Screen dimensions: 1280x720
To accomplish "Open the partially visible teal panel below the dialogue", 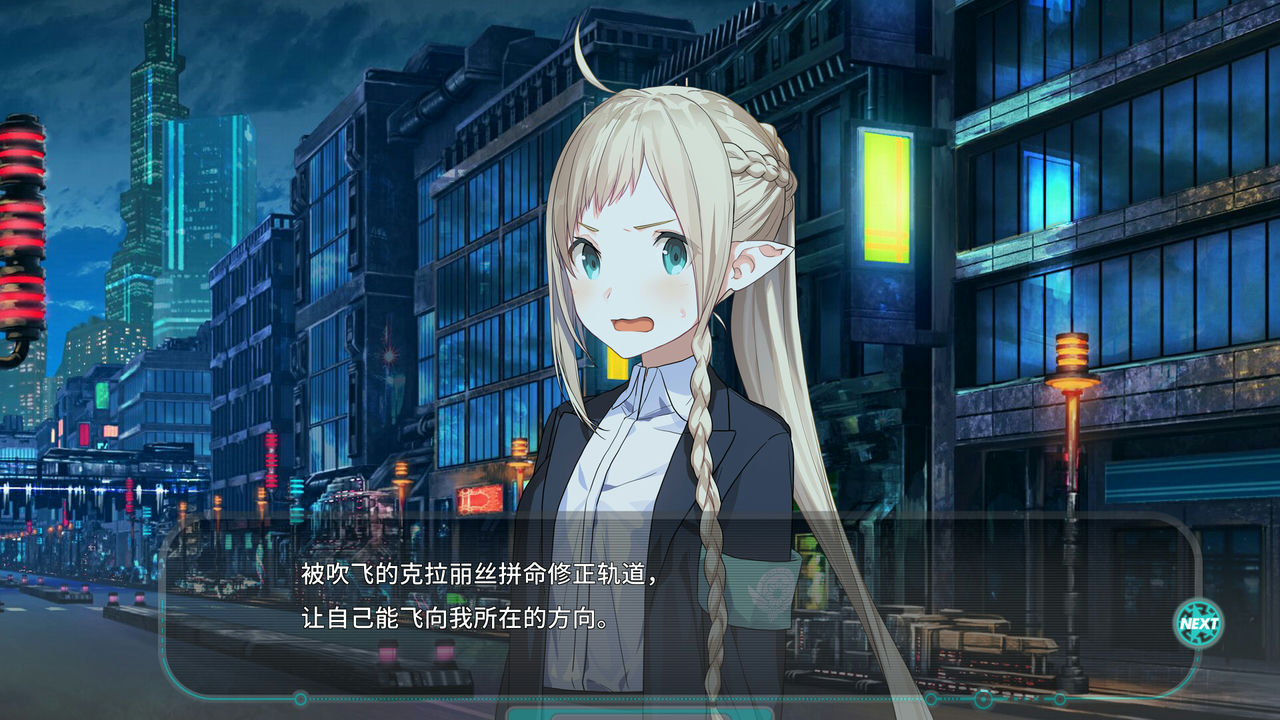I will pos(640,712).
